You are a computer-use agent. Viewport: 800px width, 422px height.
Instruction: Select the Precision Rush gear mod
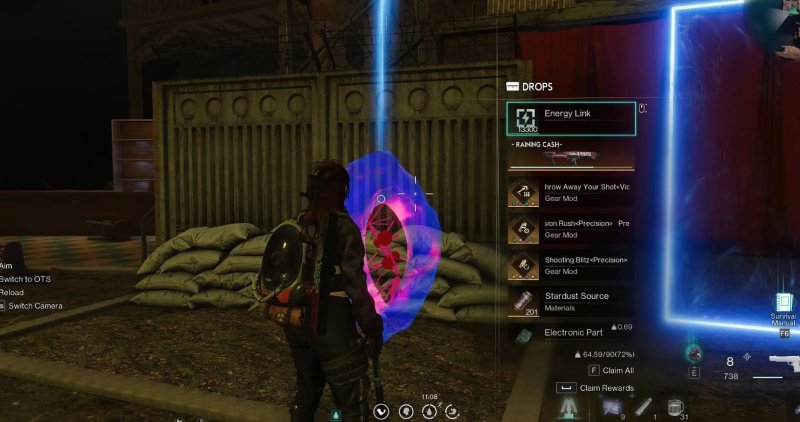click(571, 229)
